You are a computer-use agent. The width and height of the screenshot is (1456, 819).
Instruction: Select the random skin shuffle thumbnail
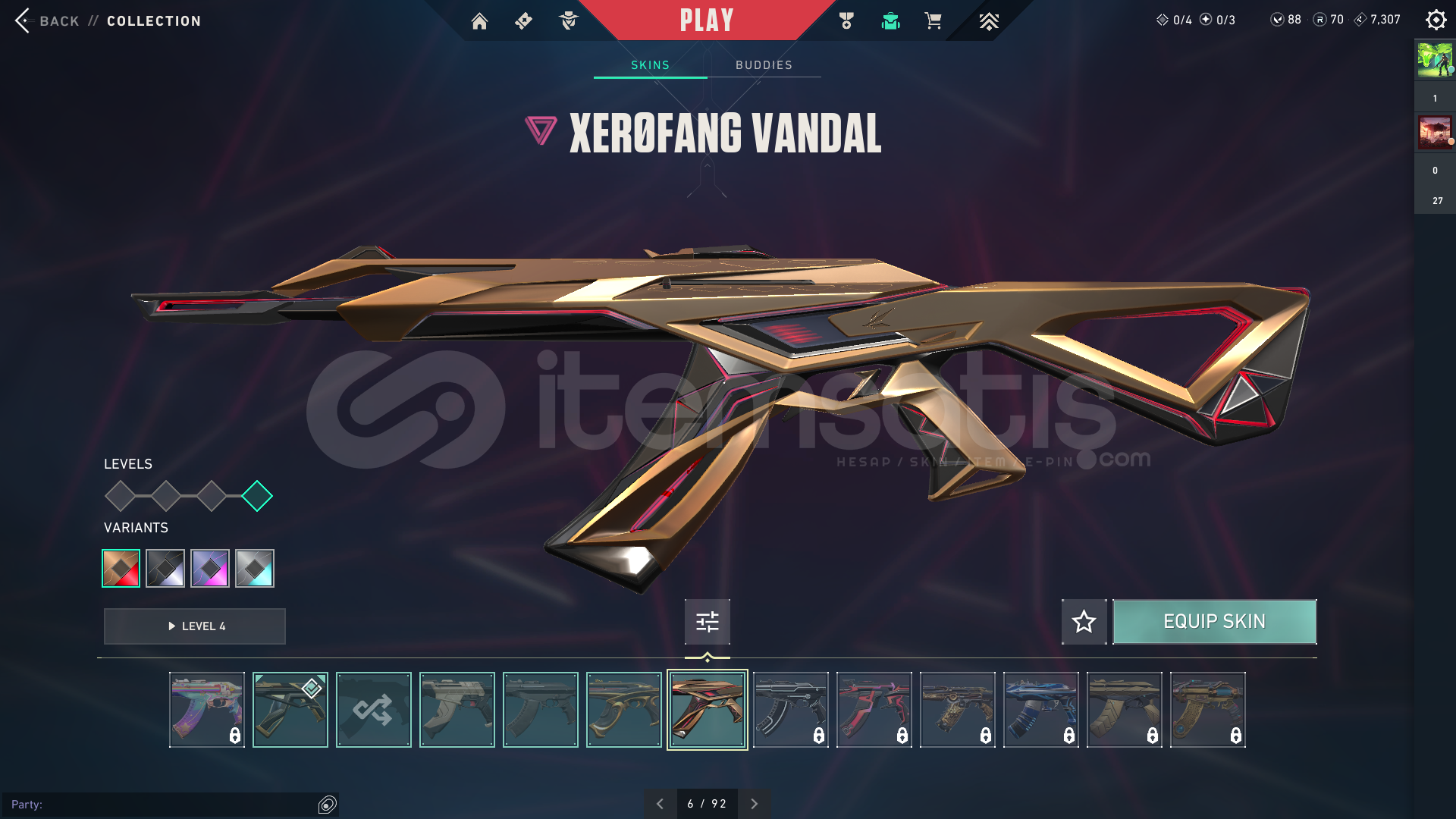(x=373, y=709)
